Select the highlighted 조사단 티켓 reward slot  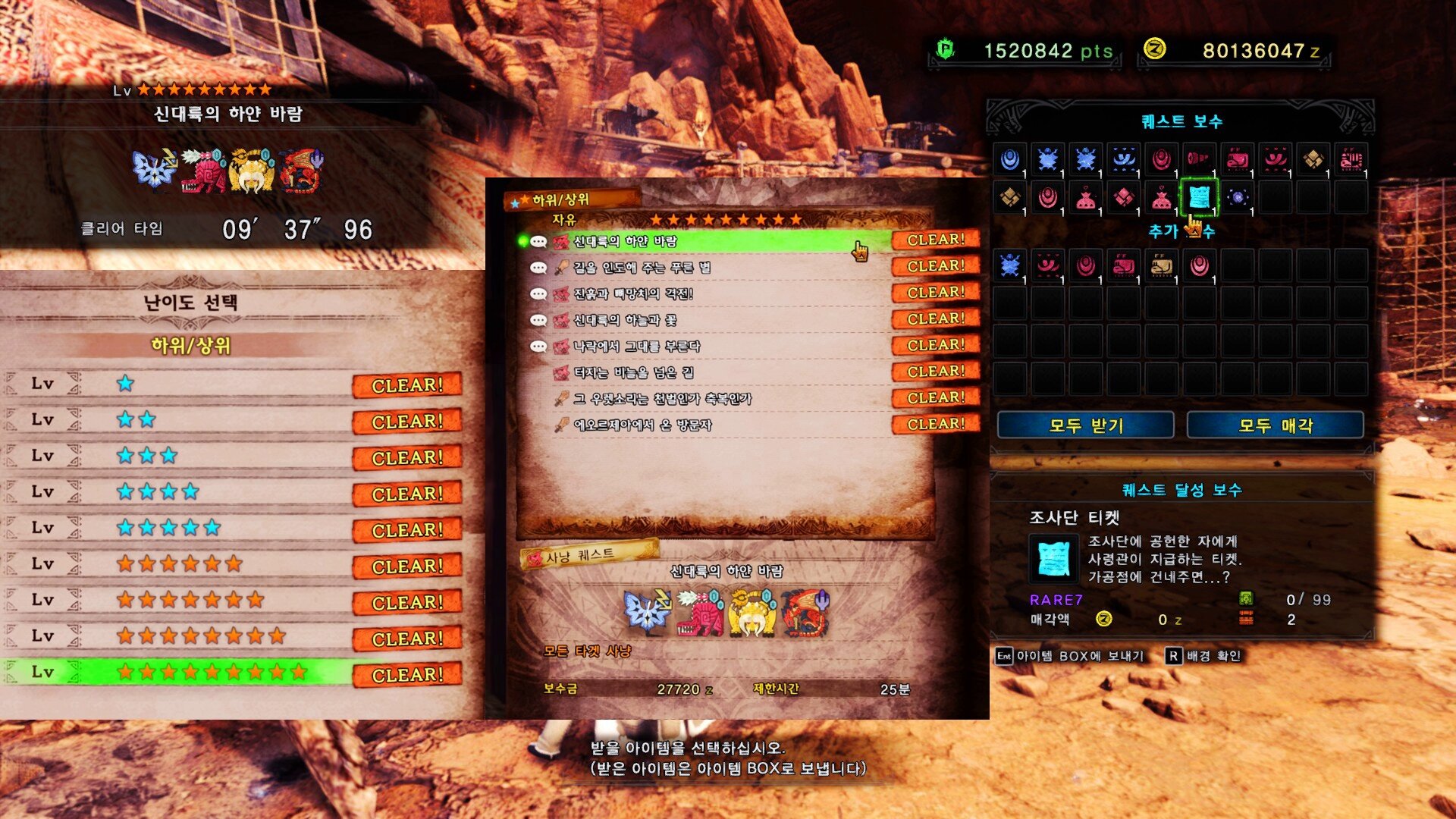(1199, 197)
